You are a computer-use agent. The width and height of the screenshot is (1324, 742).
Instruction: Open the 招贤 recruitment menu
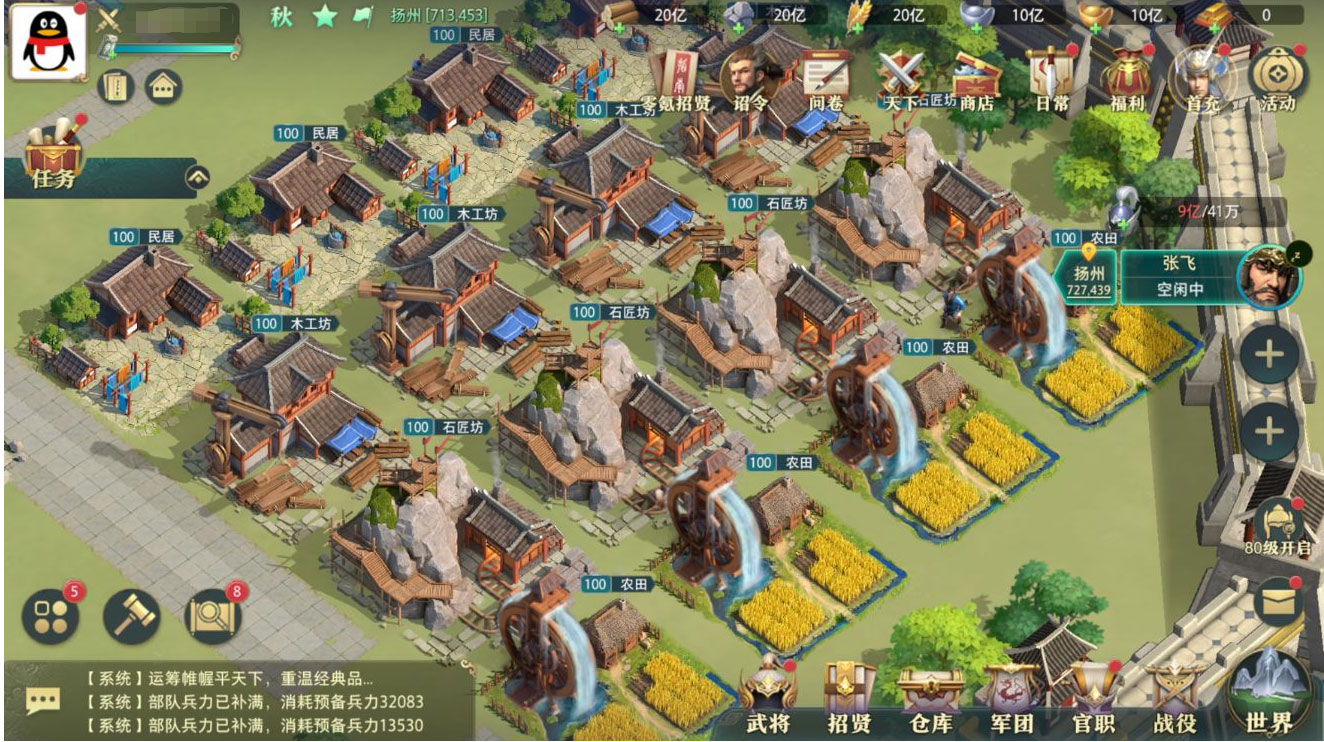tap(850, 696)
